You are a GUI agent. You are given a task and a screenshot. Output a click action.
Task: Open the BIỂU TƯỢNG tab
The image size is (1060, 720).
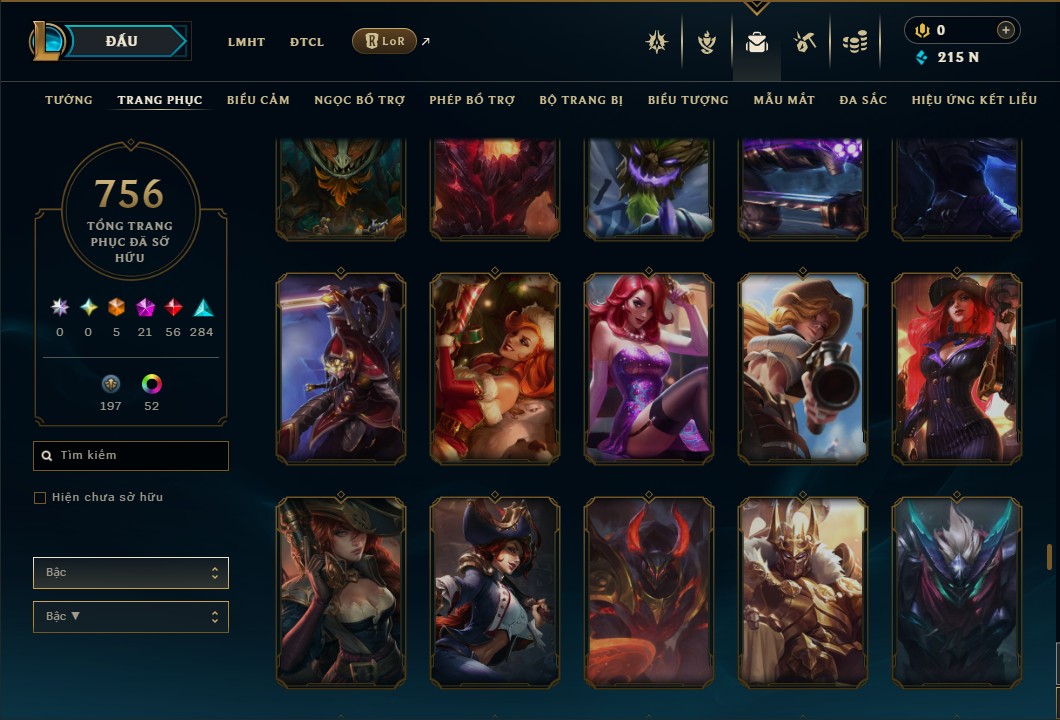[x=688, y=100]
